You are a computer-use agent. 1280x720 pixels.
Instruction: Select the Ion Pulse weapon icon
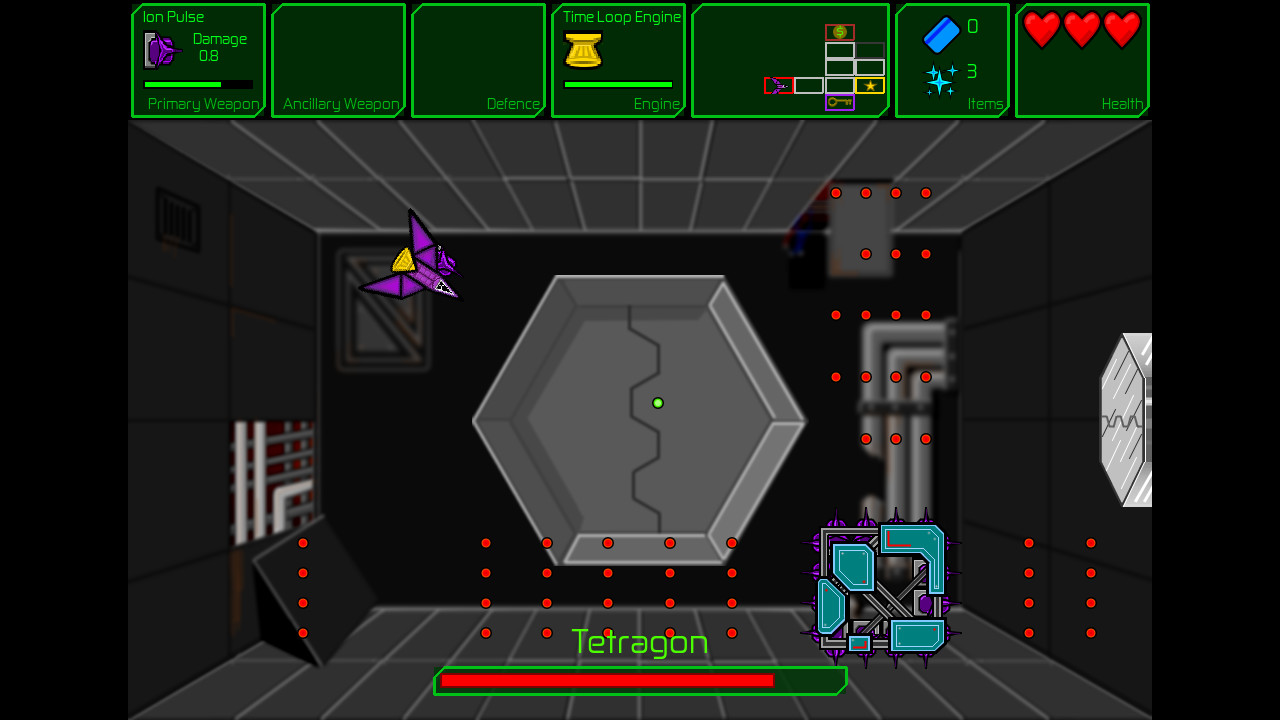[158, 48]
